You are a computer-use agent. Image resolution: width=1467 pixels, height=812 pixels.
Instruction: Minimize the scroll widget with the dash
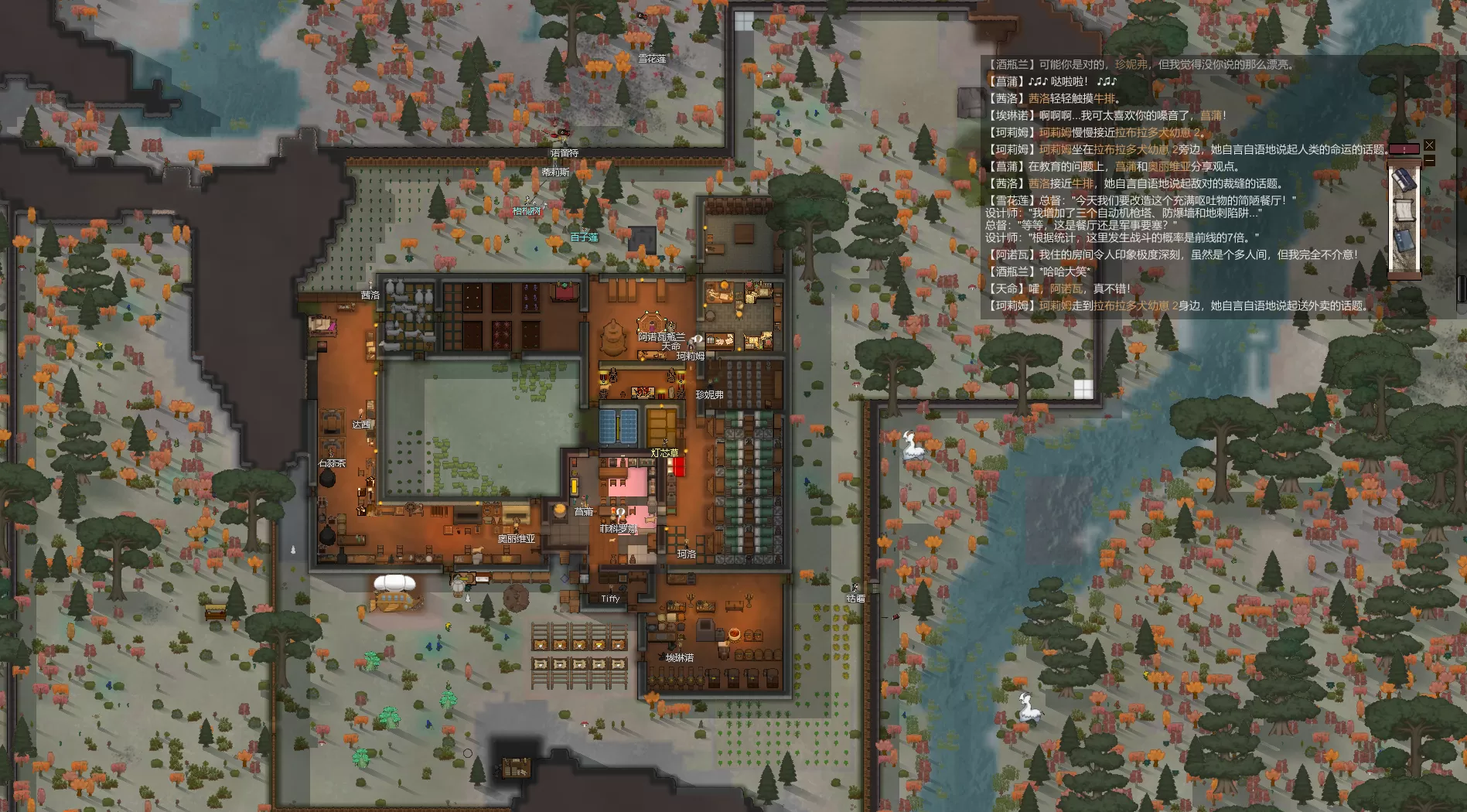click(x=1429, y=161)
